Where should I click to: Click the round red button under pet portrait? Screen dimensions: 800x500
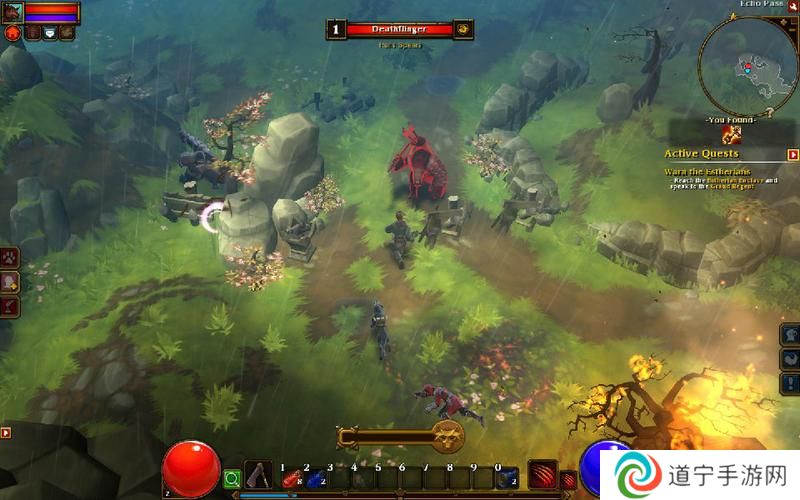pos(13,33)
